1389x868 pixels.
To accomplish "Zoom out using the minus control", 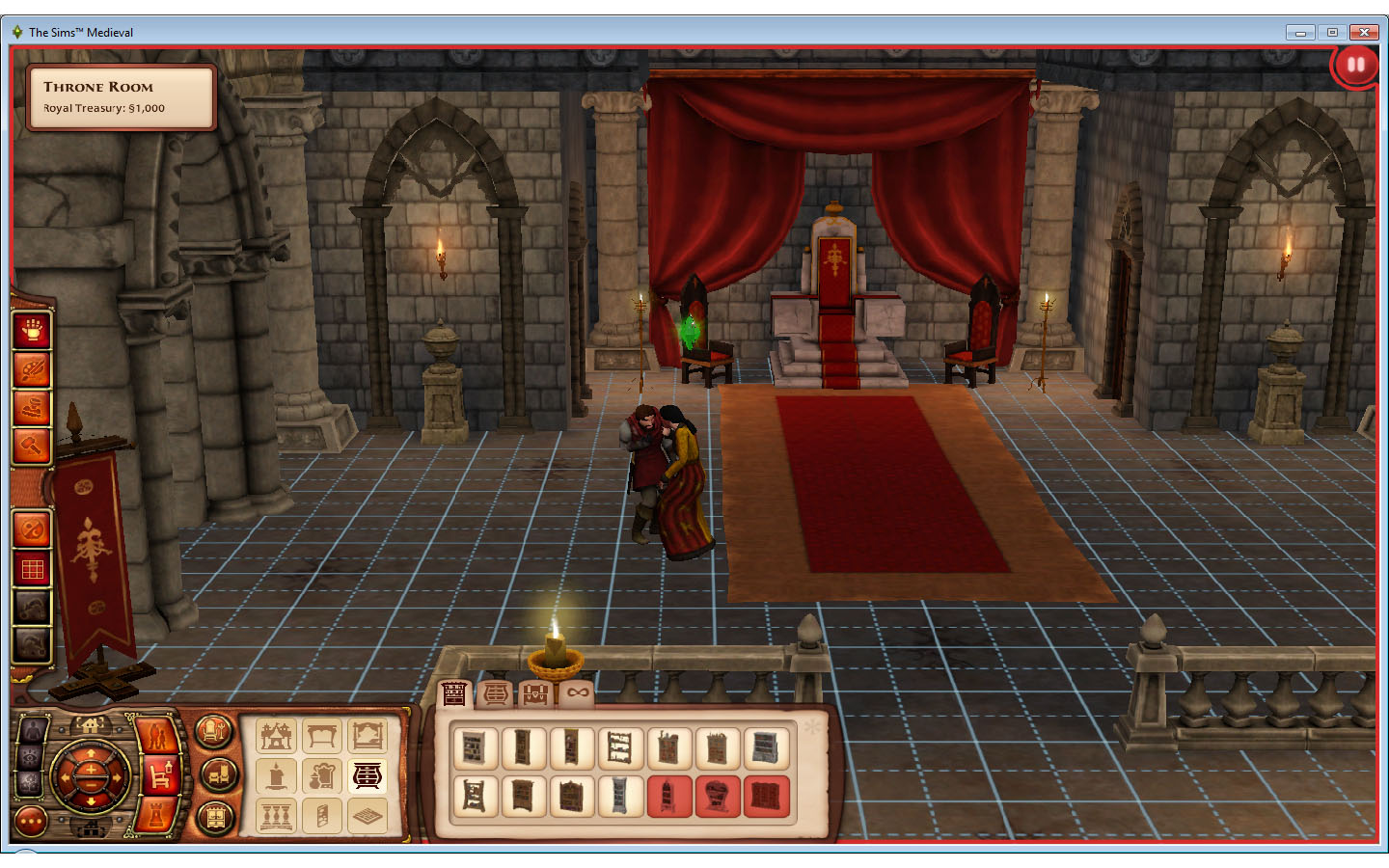I will tap(90, 786).
